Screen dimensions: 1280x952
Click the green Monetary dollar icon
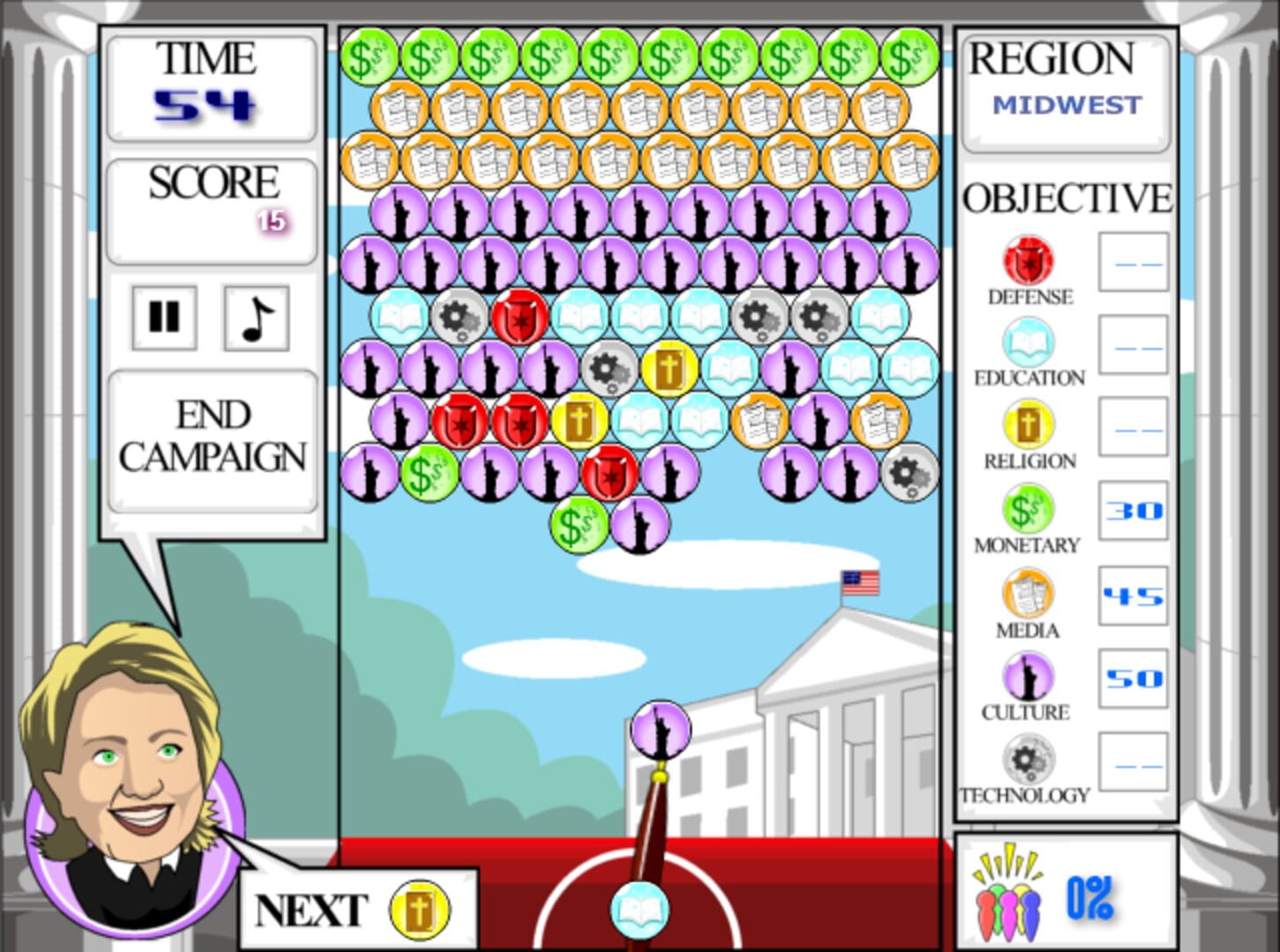(1028, 509)
